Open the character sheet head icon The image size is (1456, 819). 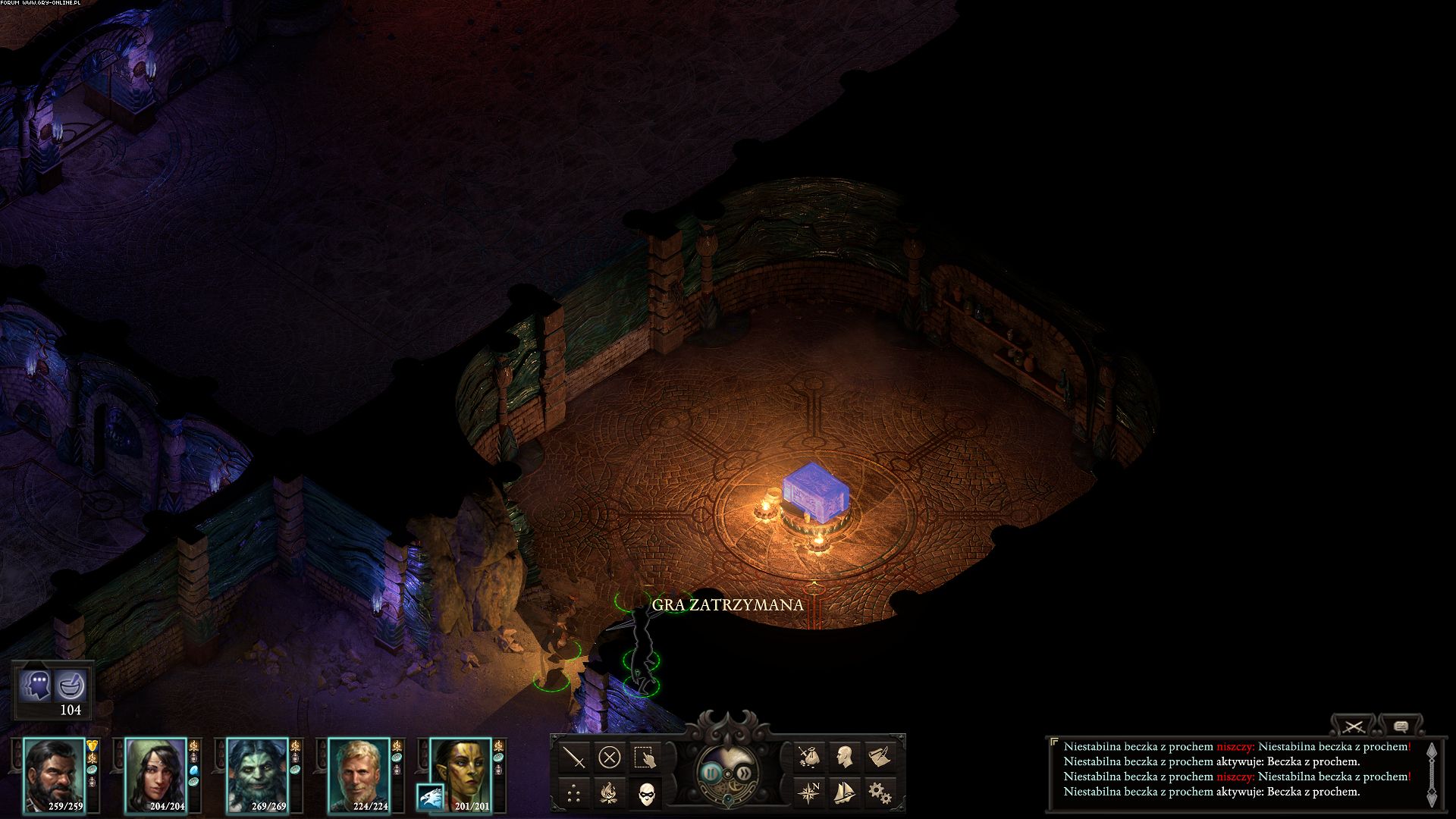point(844,757)
